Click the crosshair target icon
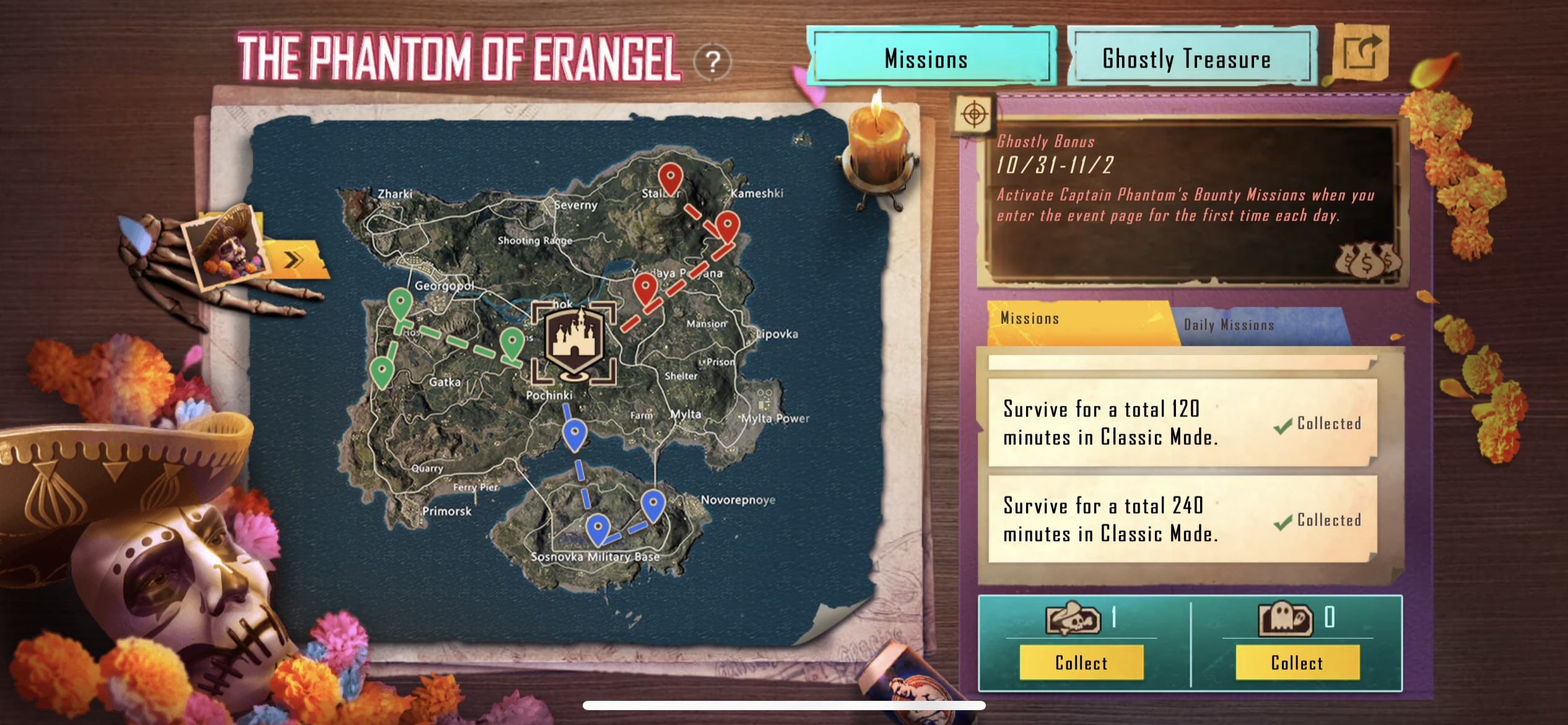This screenshot has width=1568, height=725. click(x=974, y=114)
